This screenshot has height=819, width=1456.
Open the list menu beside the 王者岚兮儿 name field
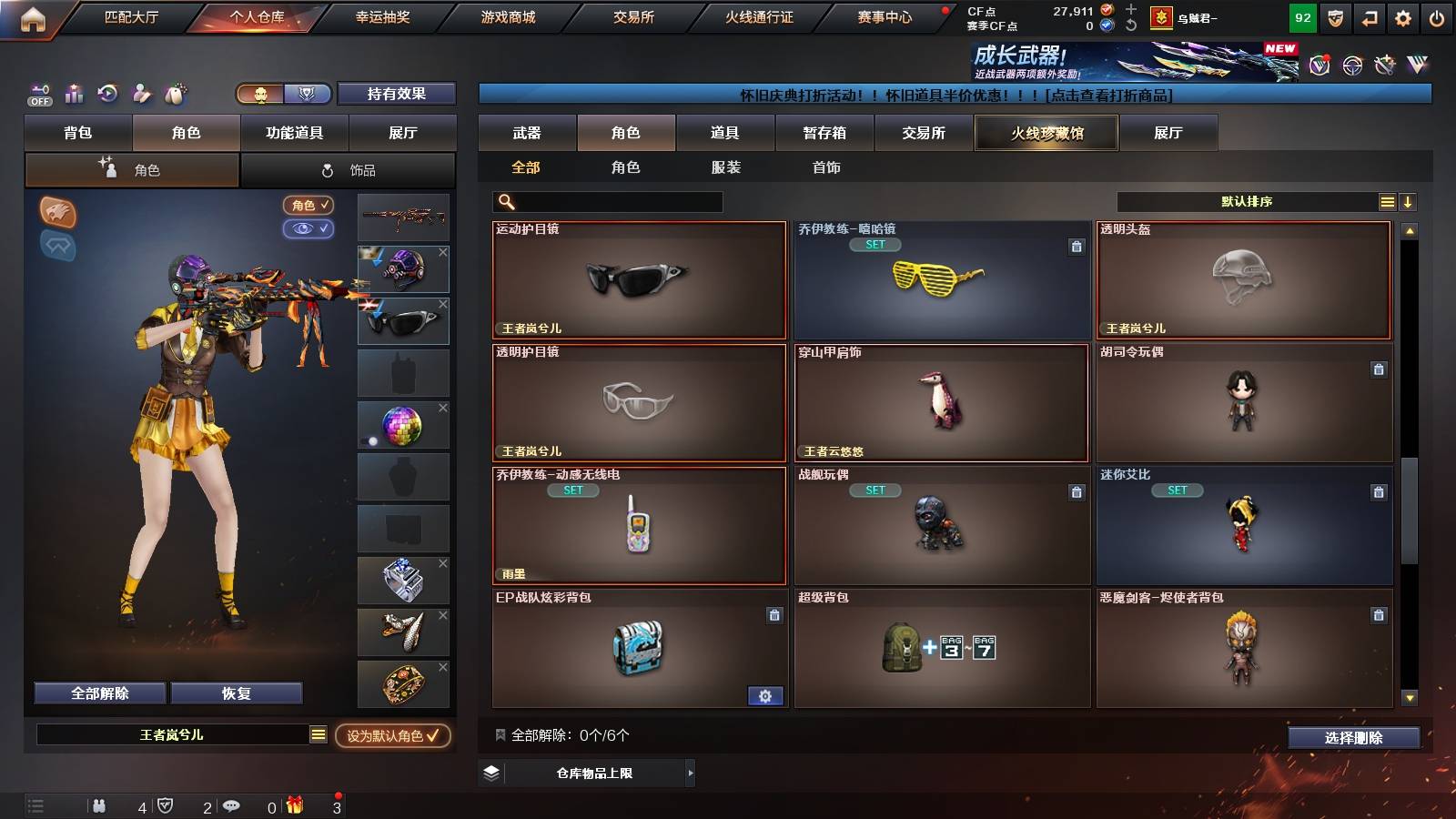click(x=318, y=733)
